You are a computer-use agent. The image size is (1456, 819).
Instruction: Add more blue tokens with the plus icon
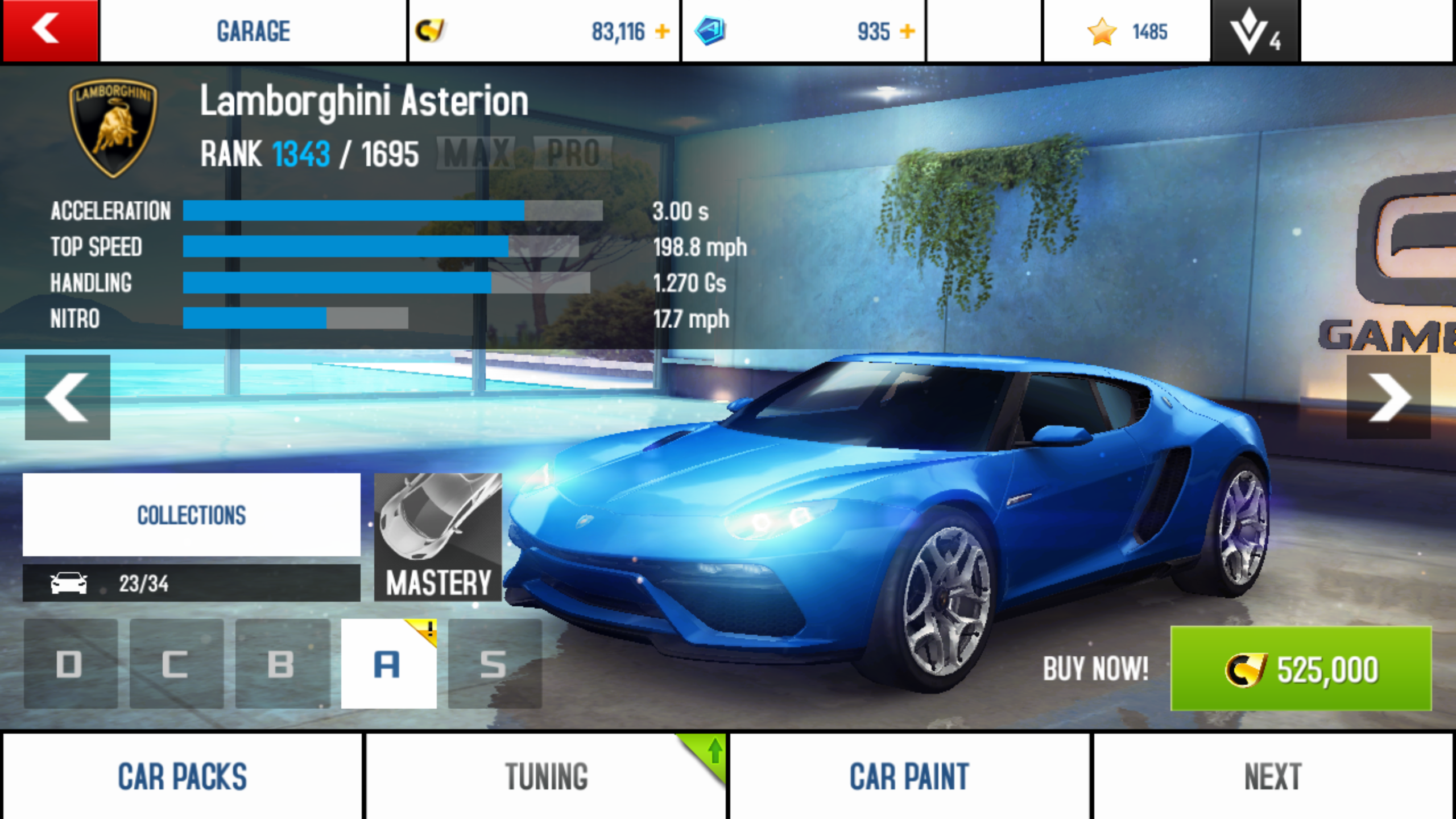click(x=908, y=31)
